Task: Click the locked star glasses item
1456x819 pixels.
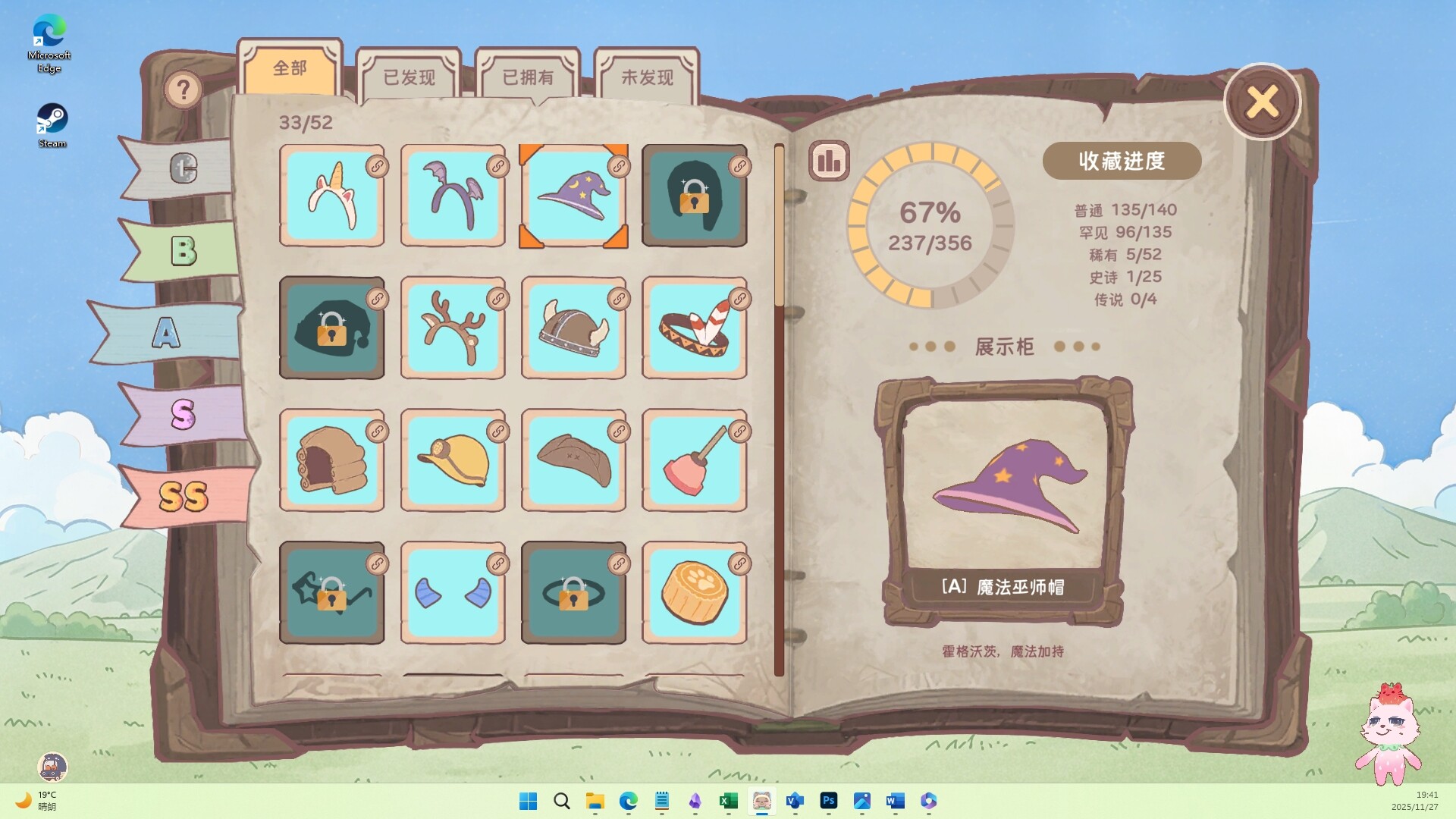Action: point(332,592)
